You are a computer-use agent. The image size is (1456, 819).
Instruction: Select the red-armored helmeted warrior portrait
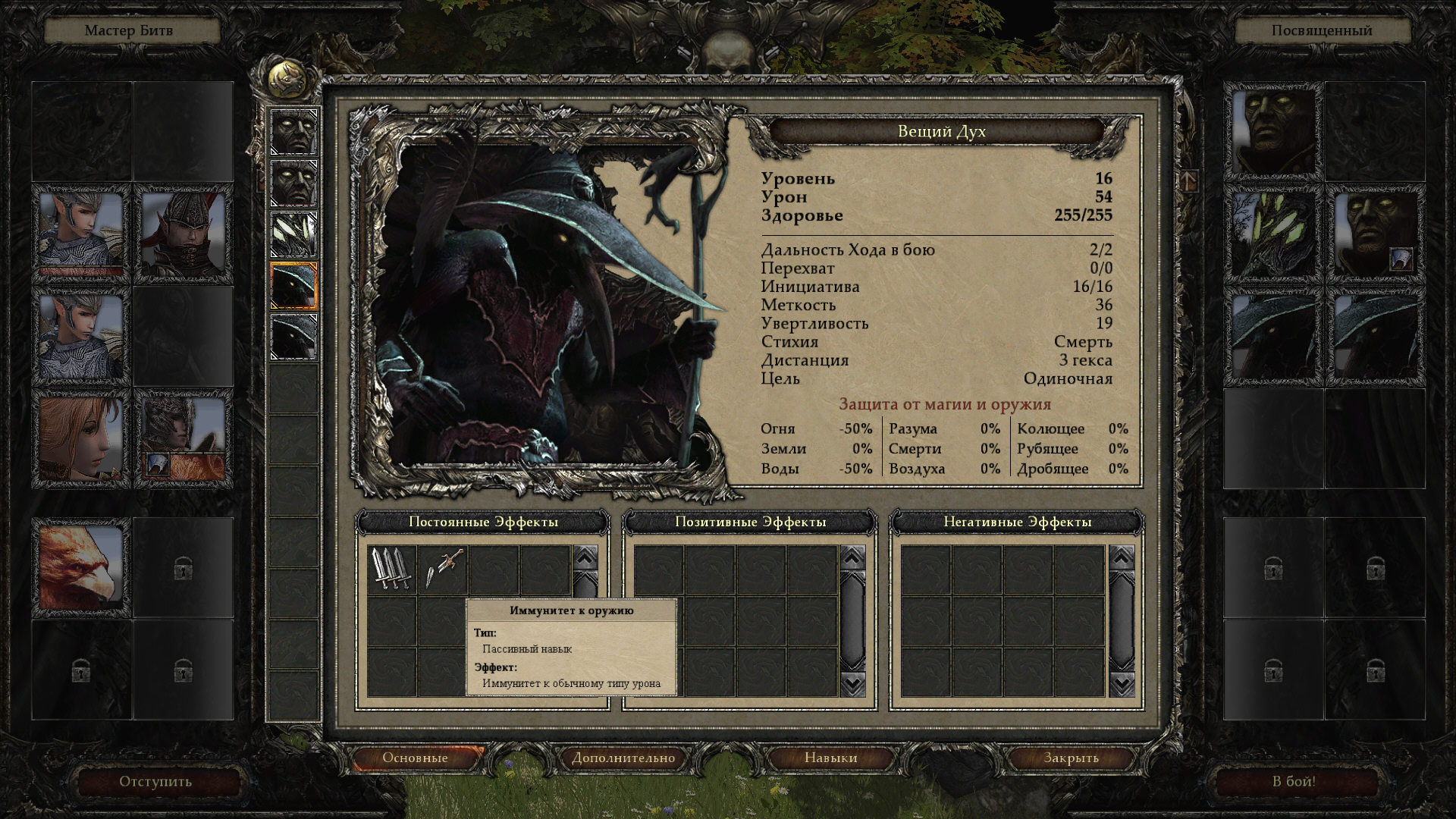click(183, 234)
